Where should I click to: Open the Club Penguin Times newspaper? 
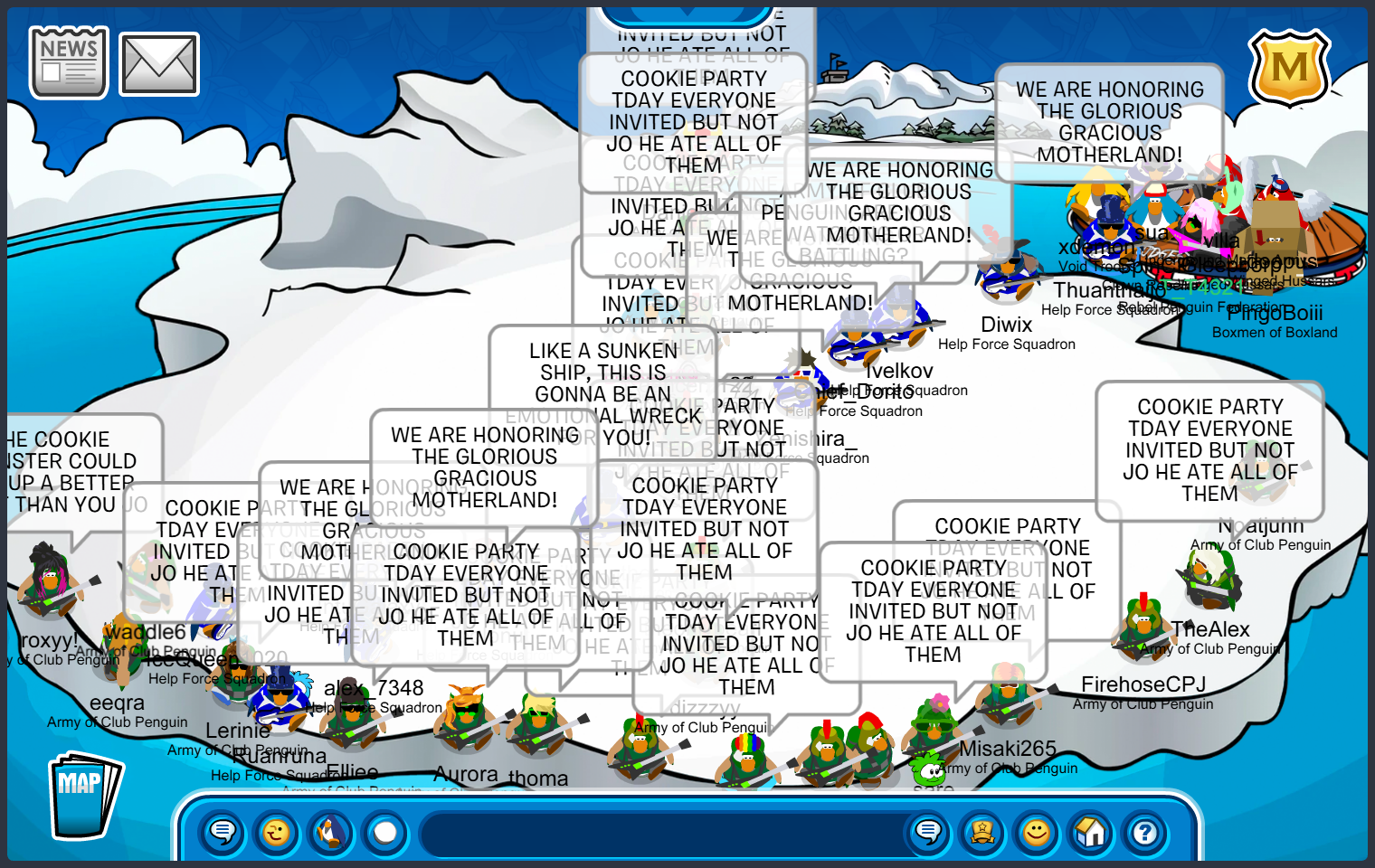point(68,61)
